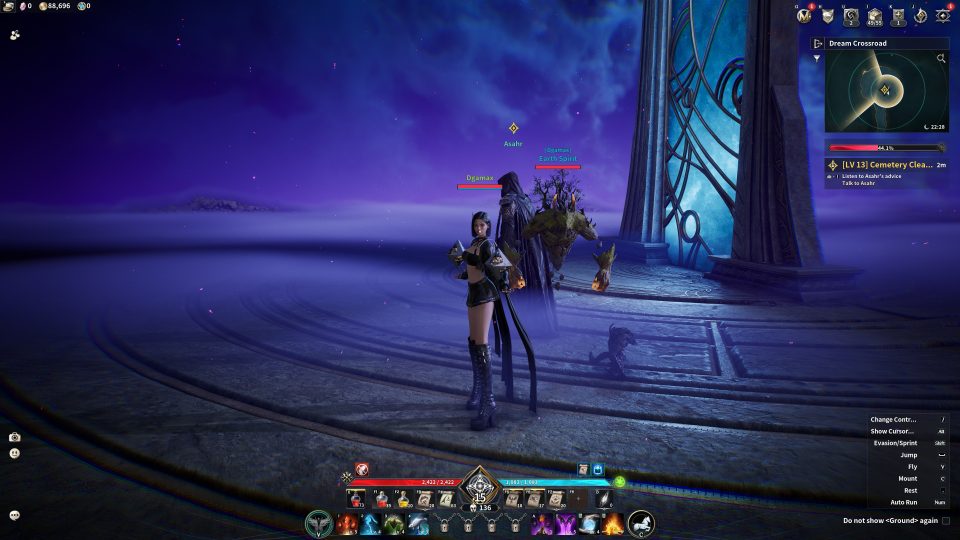This screenshot has height=540, width=960.
Task: Open the gold M shop menu icon
Action: pos(803,15)
